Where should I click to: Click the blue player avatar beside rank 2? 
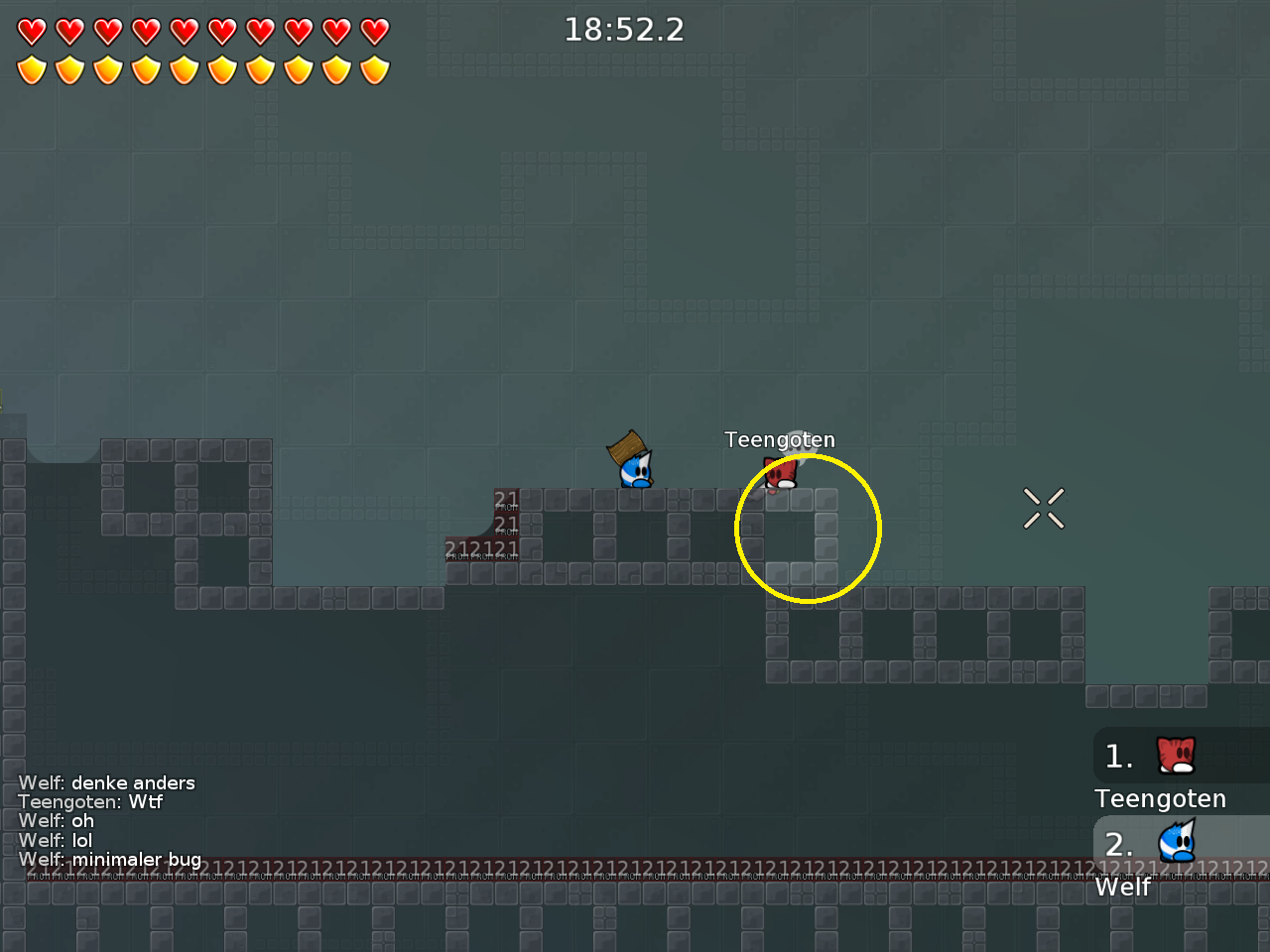tap(1176, 844)
